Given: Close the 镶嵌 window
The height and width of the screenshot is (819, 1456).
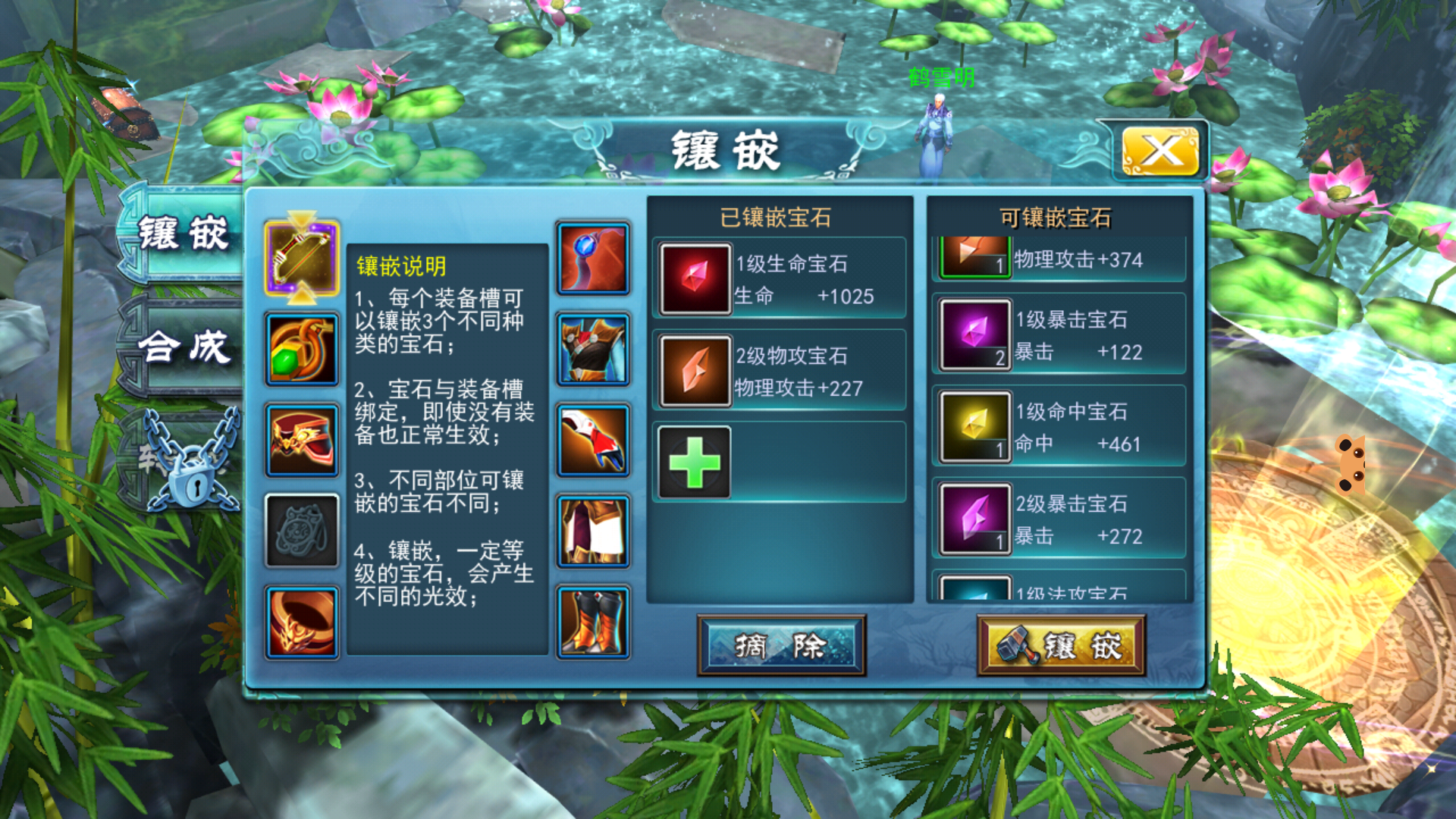Looking at the screenshot, I should coord(1159,151).
